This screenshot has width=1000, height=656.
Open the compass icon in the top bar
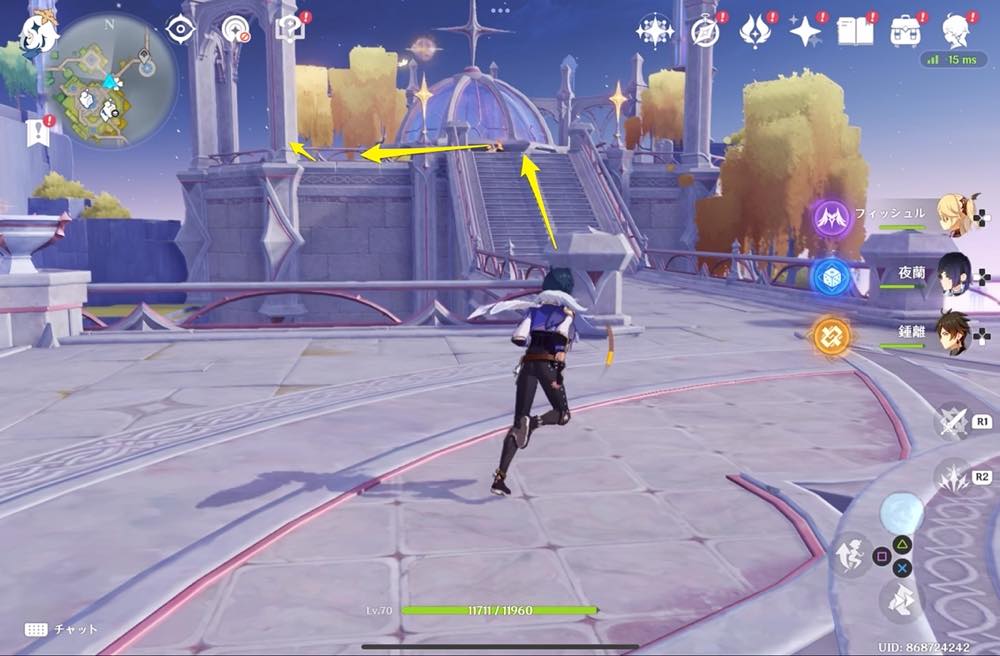pyautogui.click(x=706, y=32)
